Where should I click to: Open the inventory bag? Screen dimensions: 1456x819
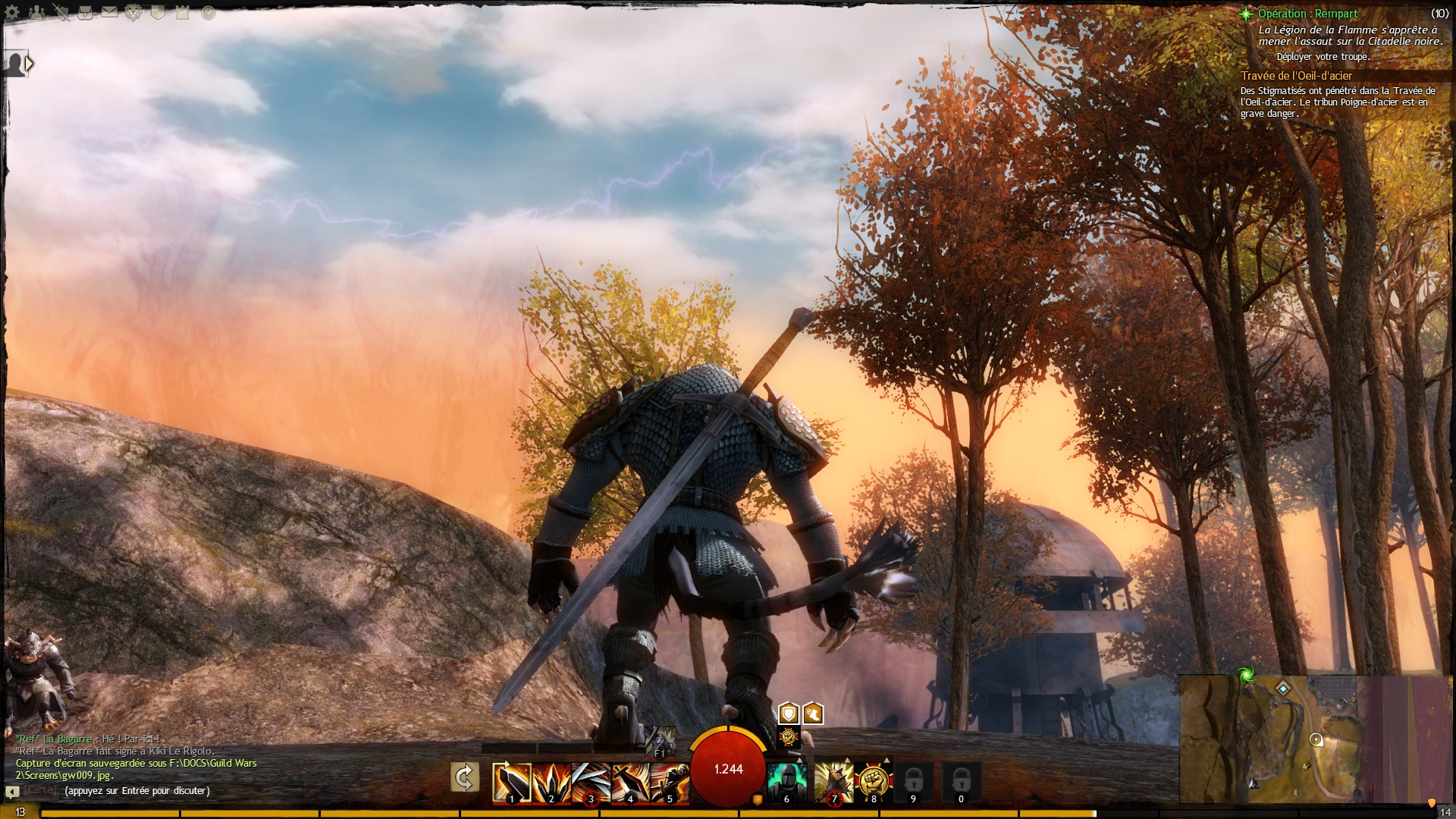[85, 12]
